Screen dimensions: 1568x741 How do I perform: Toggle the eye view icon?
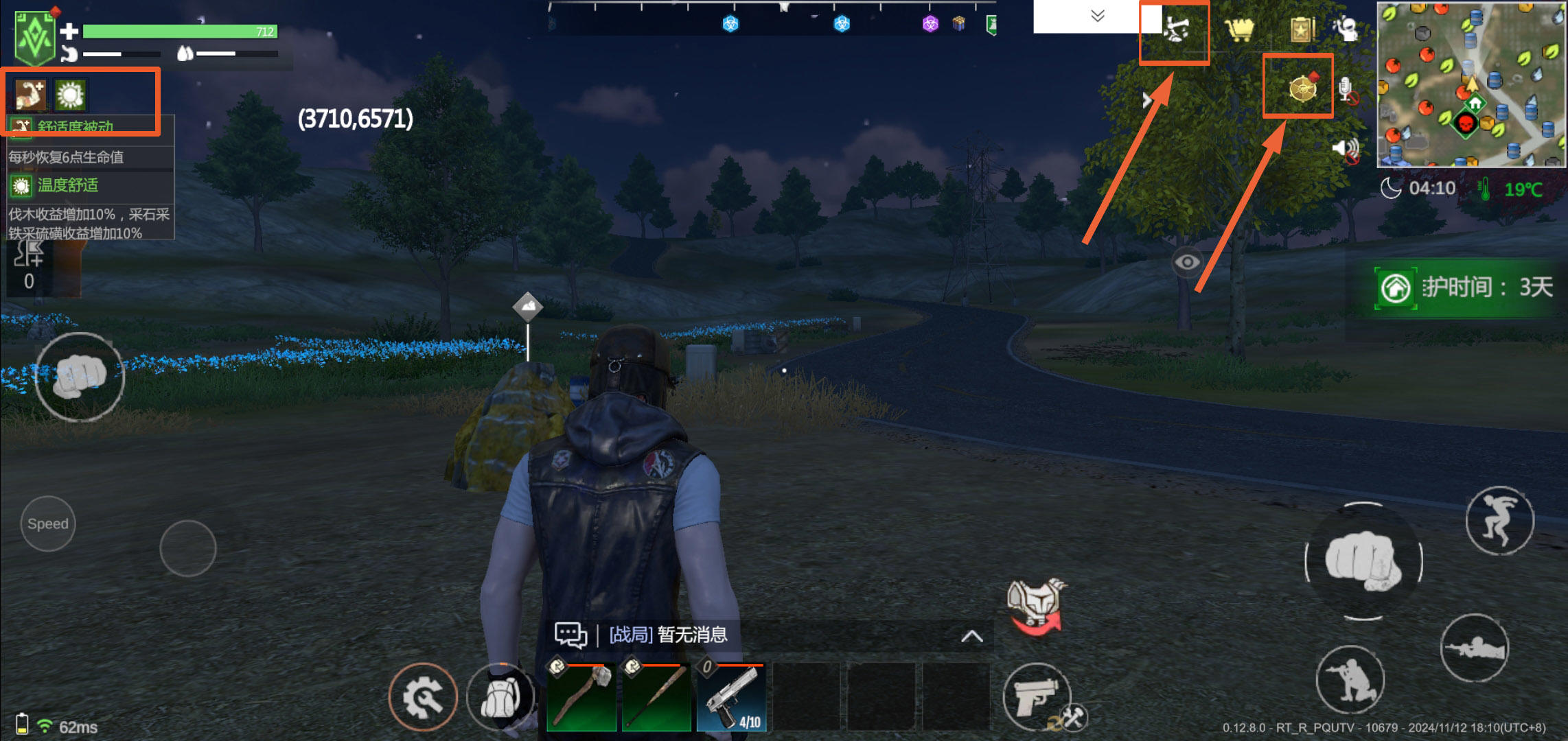point(1187,261)
